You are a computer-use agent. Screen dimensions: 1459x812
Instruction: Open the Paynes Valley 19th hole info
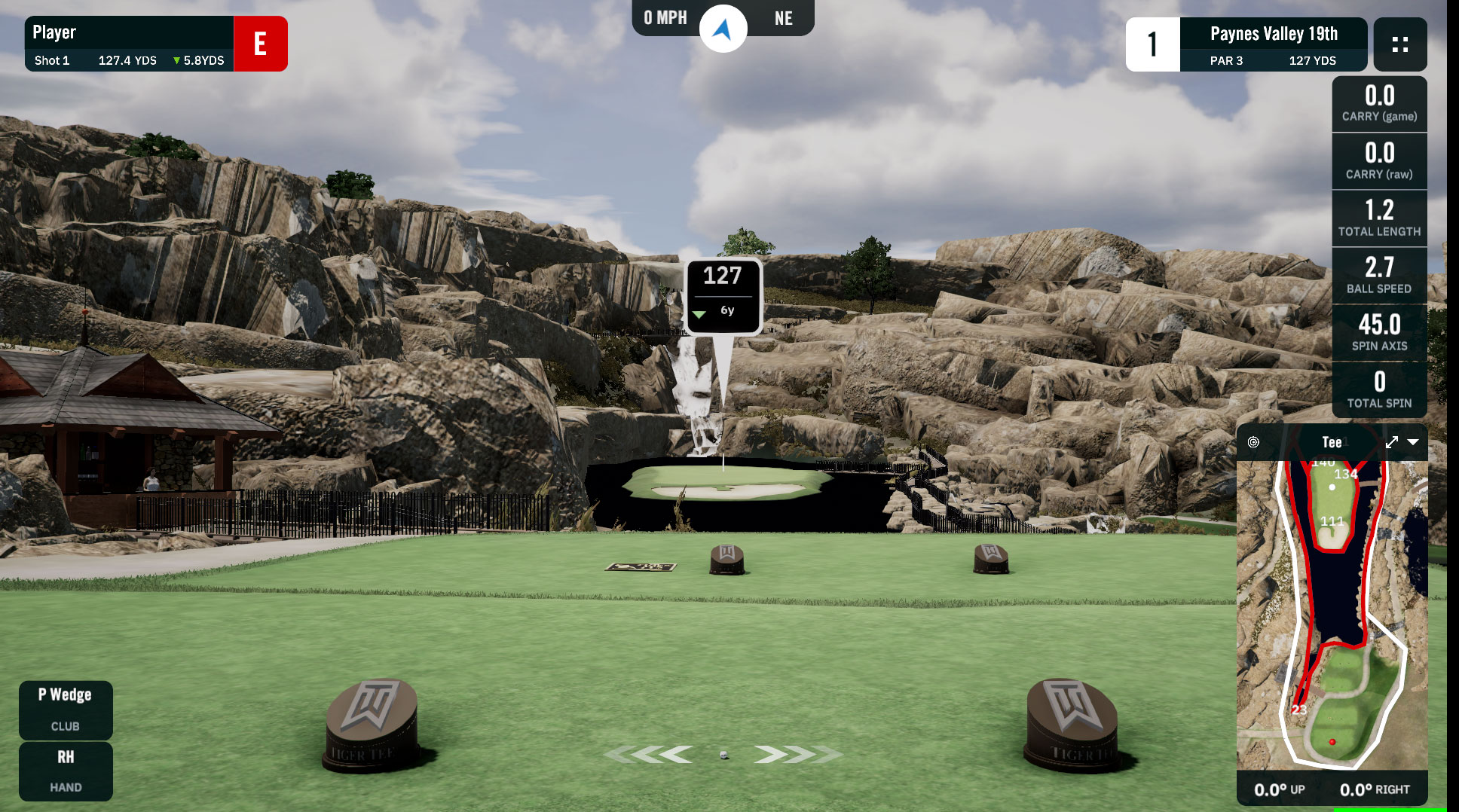coord(1273,44)
